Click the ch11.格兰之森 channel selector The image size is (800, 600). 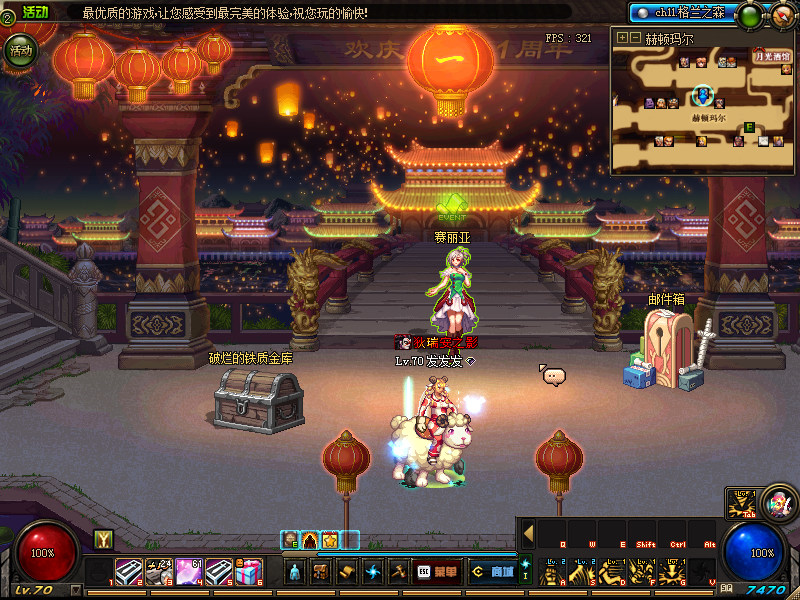coord(682,13)
